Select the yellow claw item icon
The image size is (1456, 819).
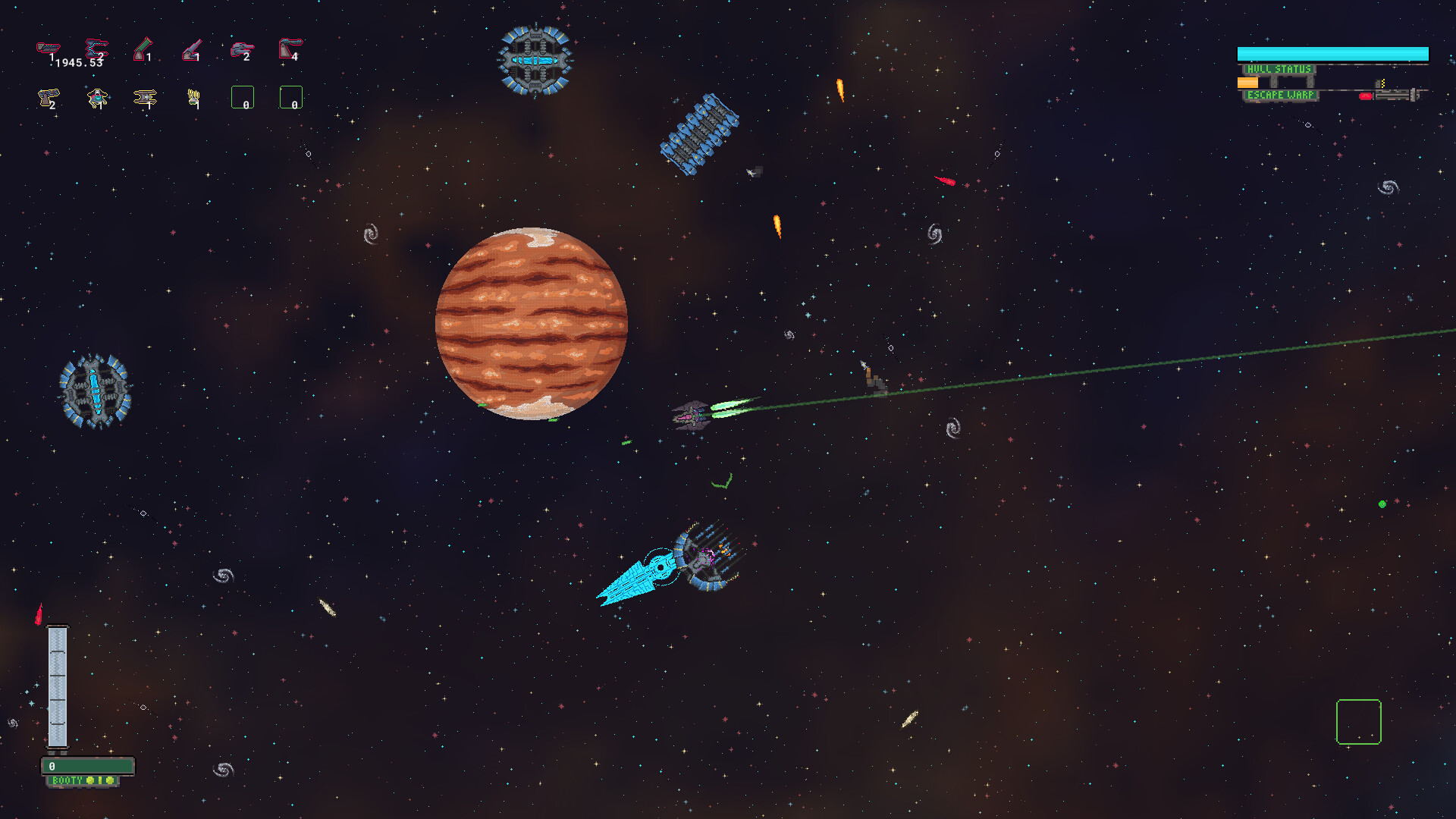193,97
